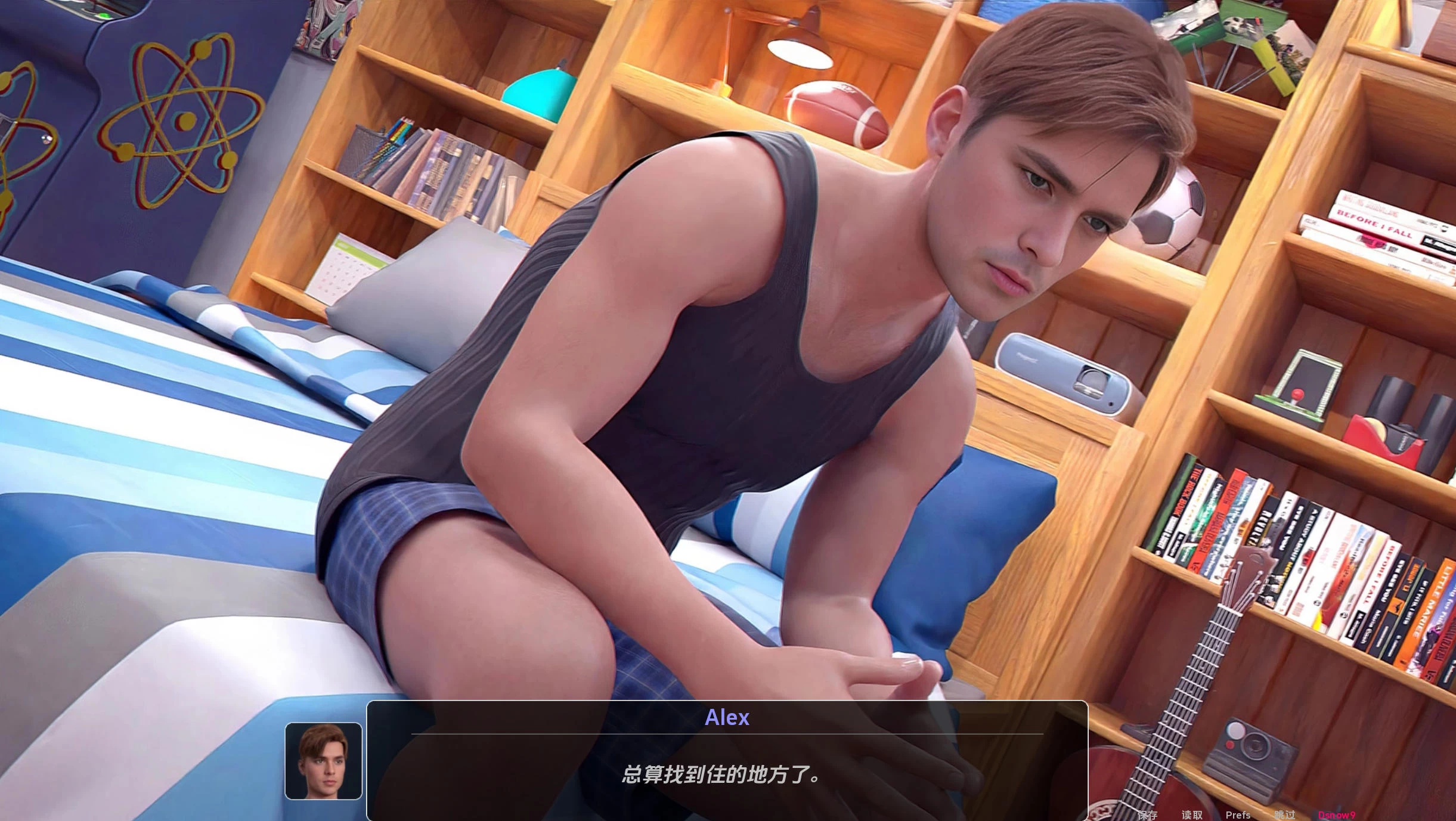Click Alex's portrait thumbnail
The width and height of the screenshot is (1456, 821).
click(x=323, y=761)
